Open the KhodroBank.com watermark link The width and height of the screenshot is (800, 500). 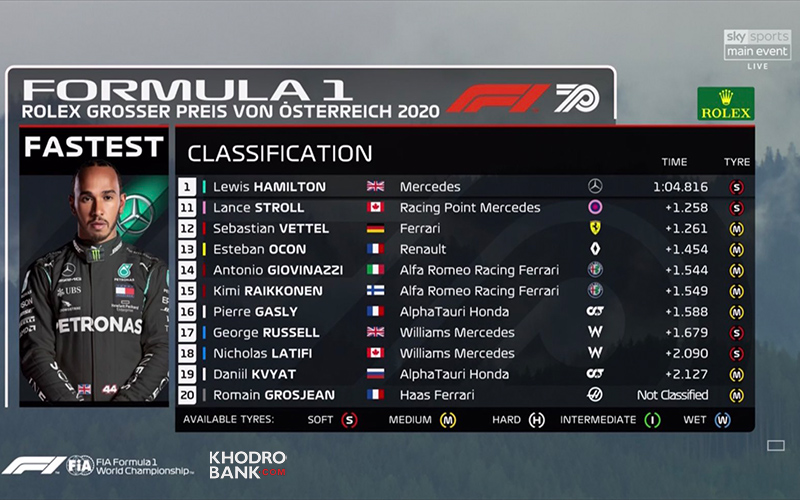pyautogui.click(x=247, y=464)
